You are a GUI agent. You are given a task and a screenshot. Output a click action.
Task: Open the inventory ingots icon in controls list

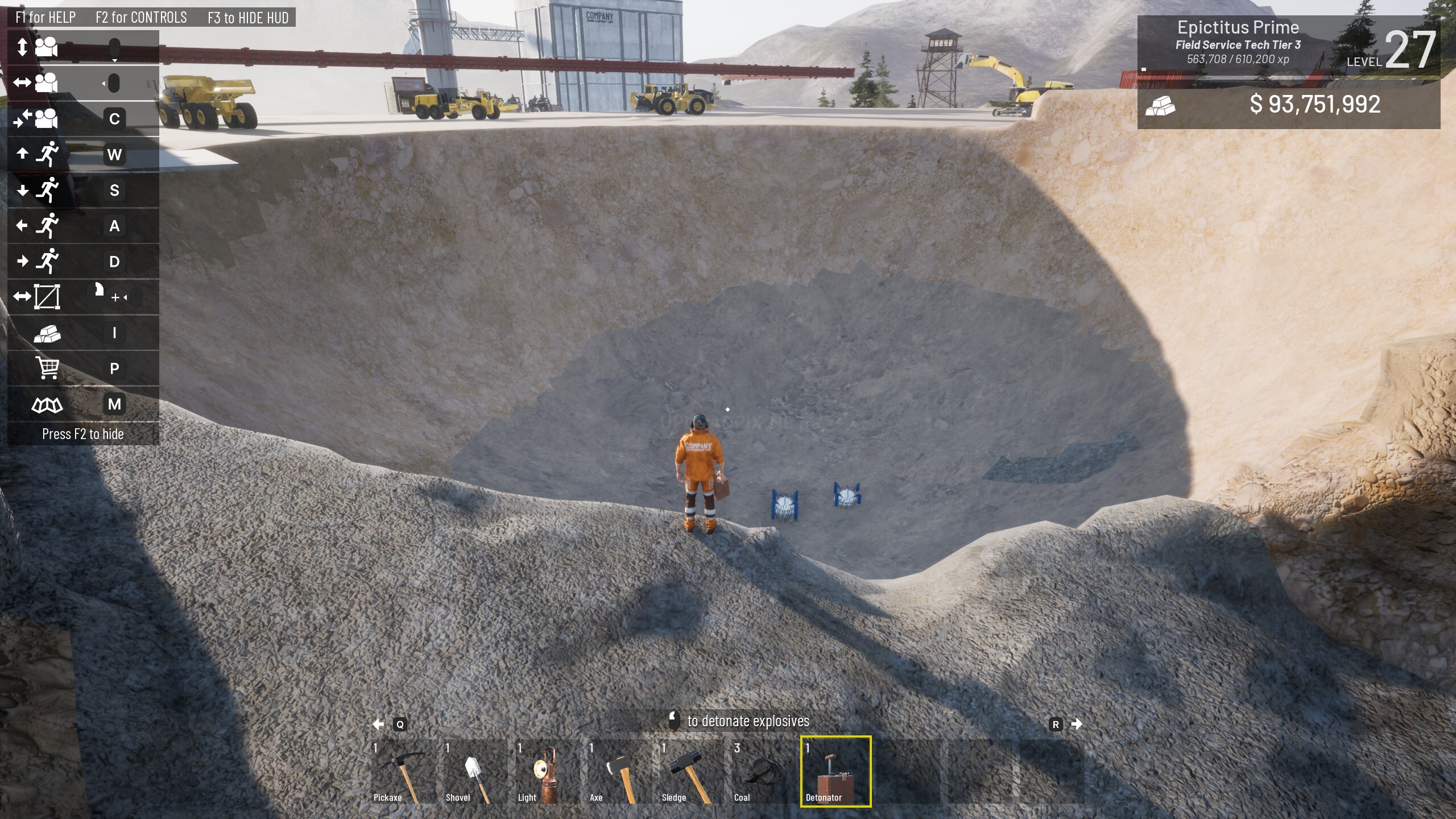(47, 333)
